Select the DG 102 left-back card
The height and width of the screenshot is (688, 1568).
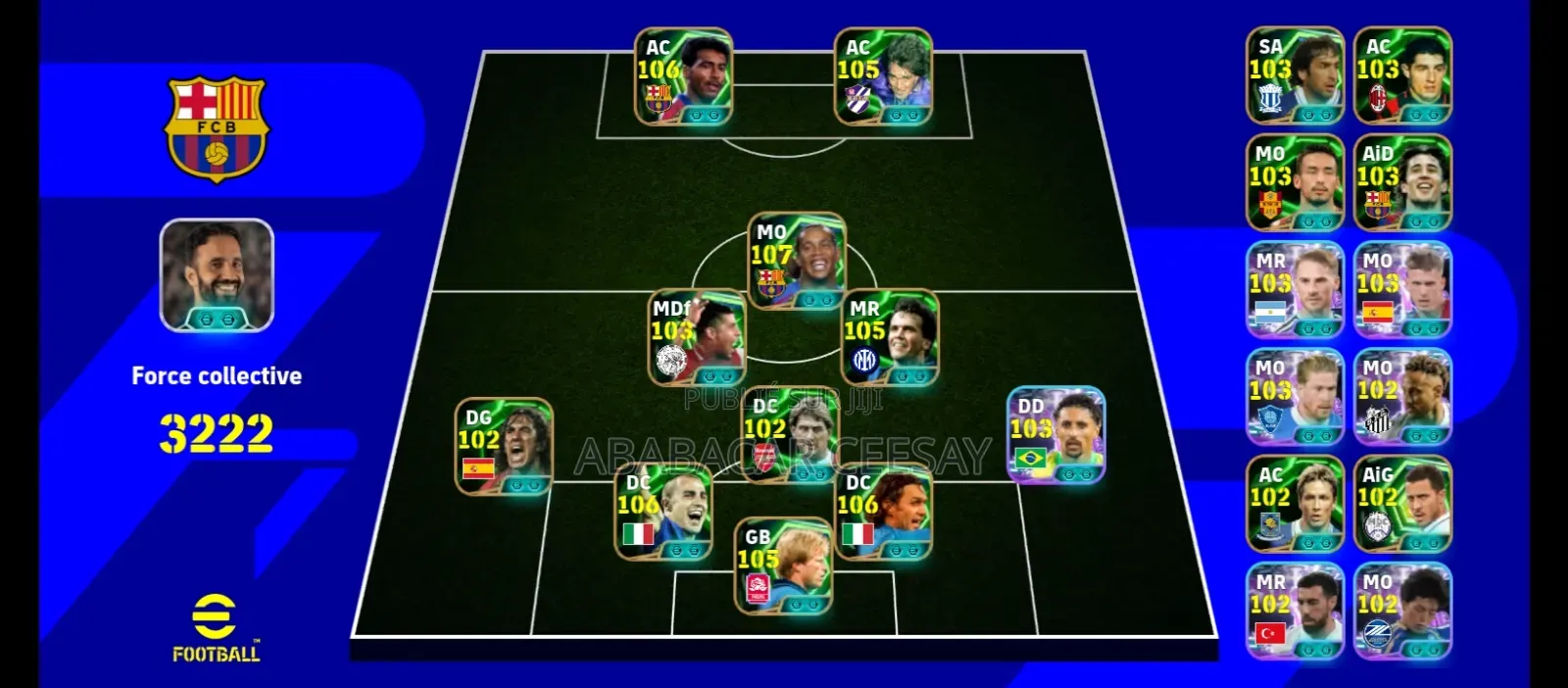point(504,446)
